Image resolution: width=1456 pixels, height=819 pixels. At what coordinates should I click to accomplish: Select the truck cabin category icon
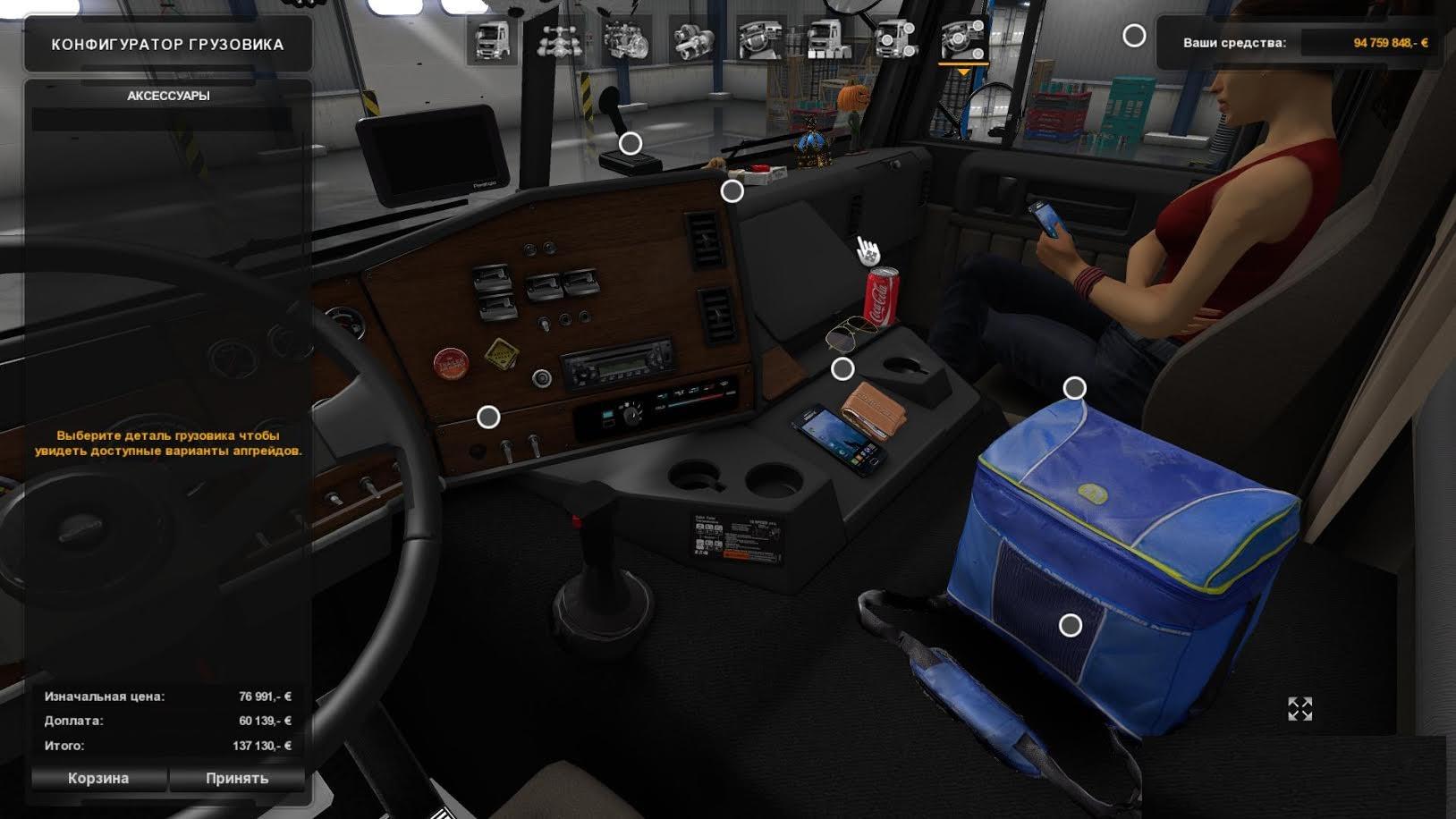tap(491, 40)
